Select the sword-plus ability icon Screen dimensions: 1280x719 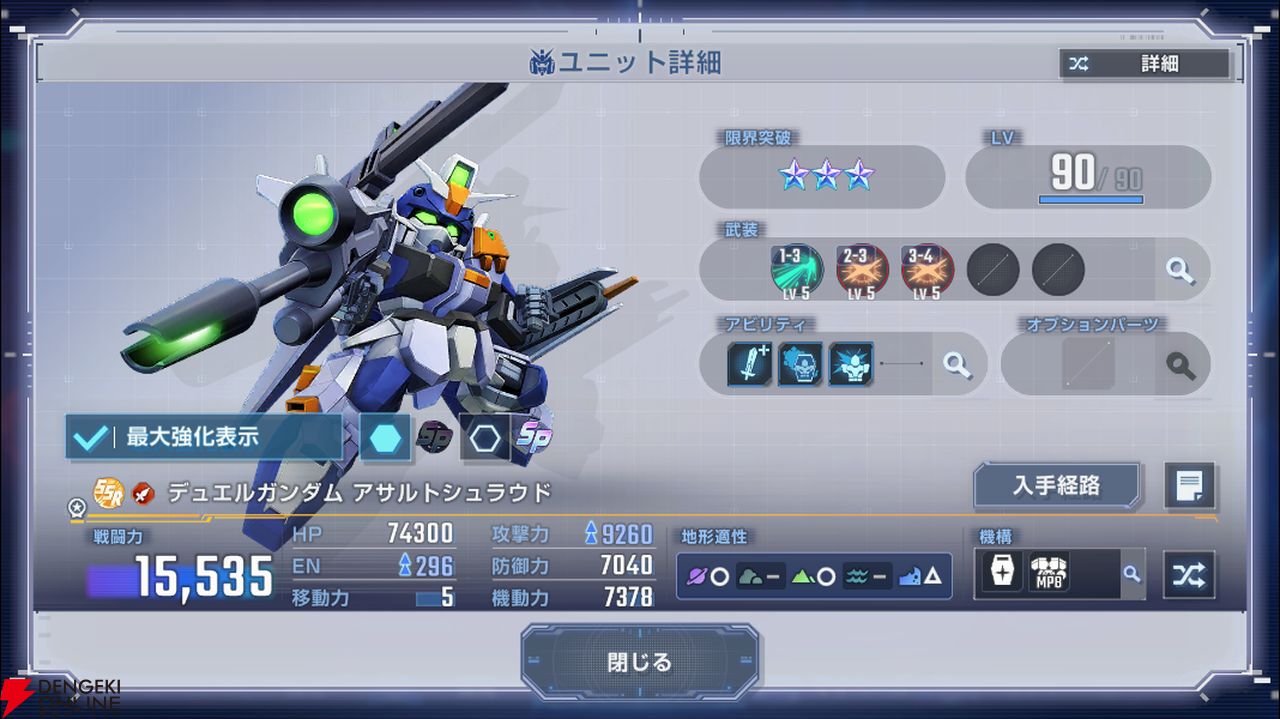750,363
